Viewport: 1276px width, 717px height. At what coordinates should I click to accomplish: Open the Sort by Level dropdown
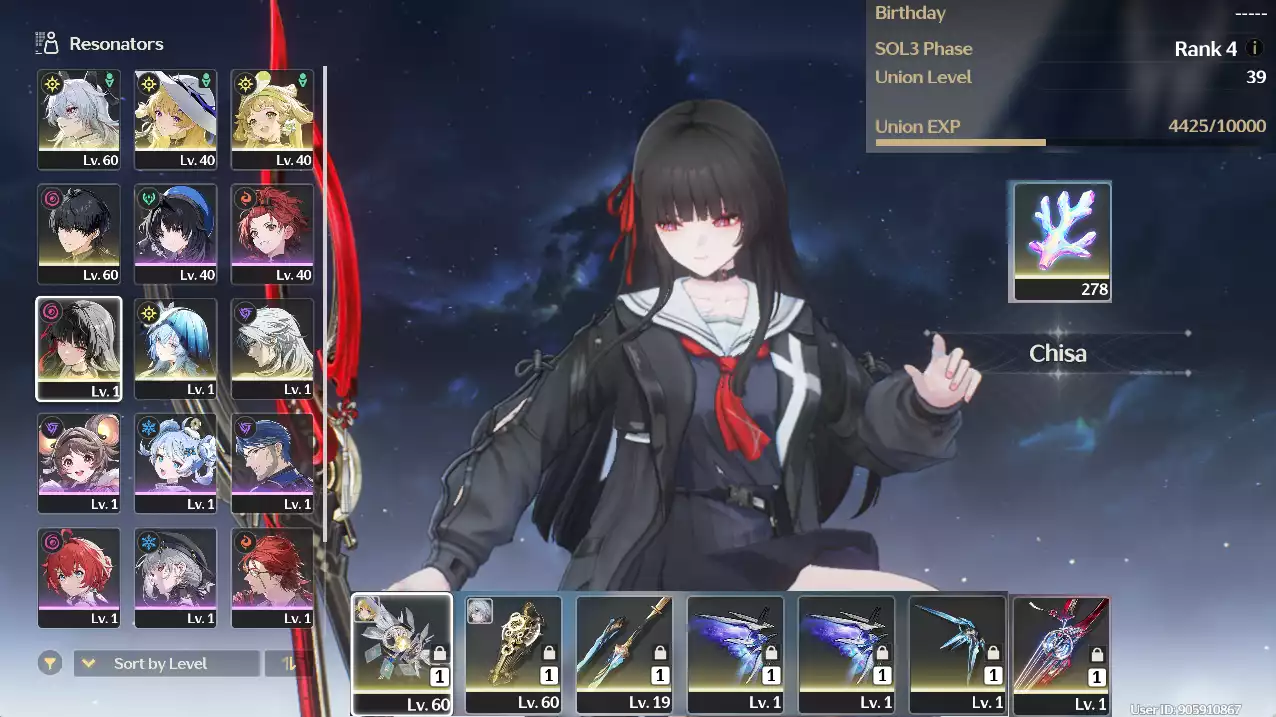click(x=166, y=663)
